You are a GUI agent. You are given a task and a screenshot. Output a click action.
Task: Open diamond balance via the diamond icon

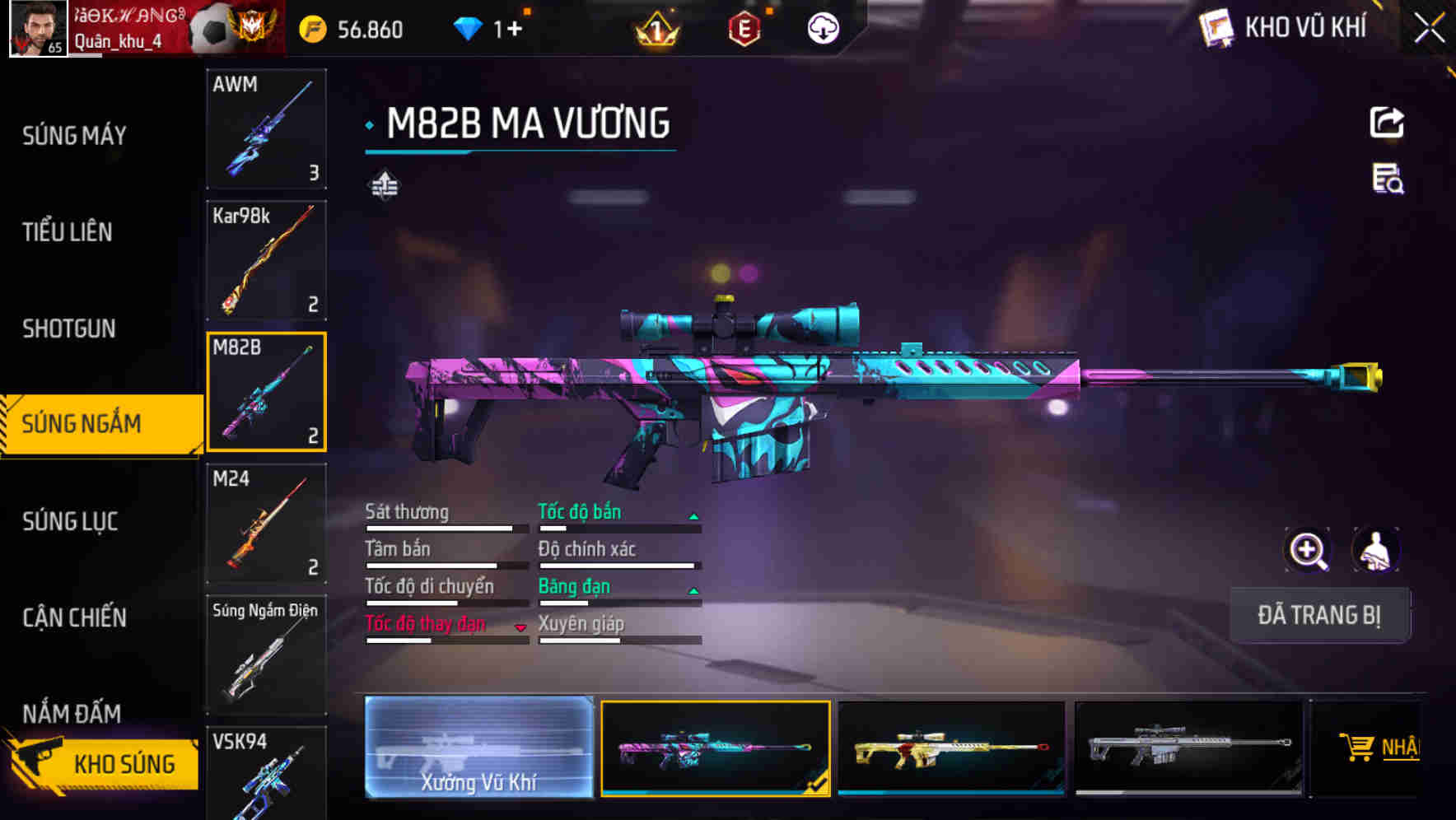[x=469, y=27]
